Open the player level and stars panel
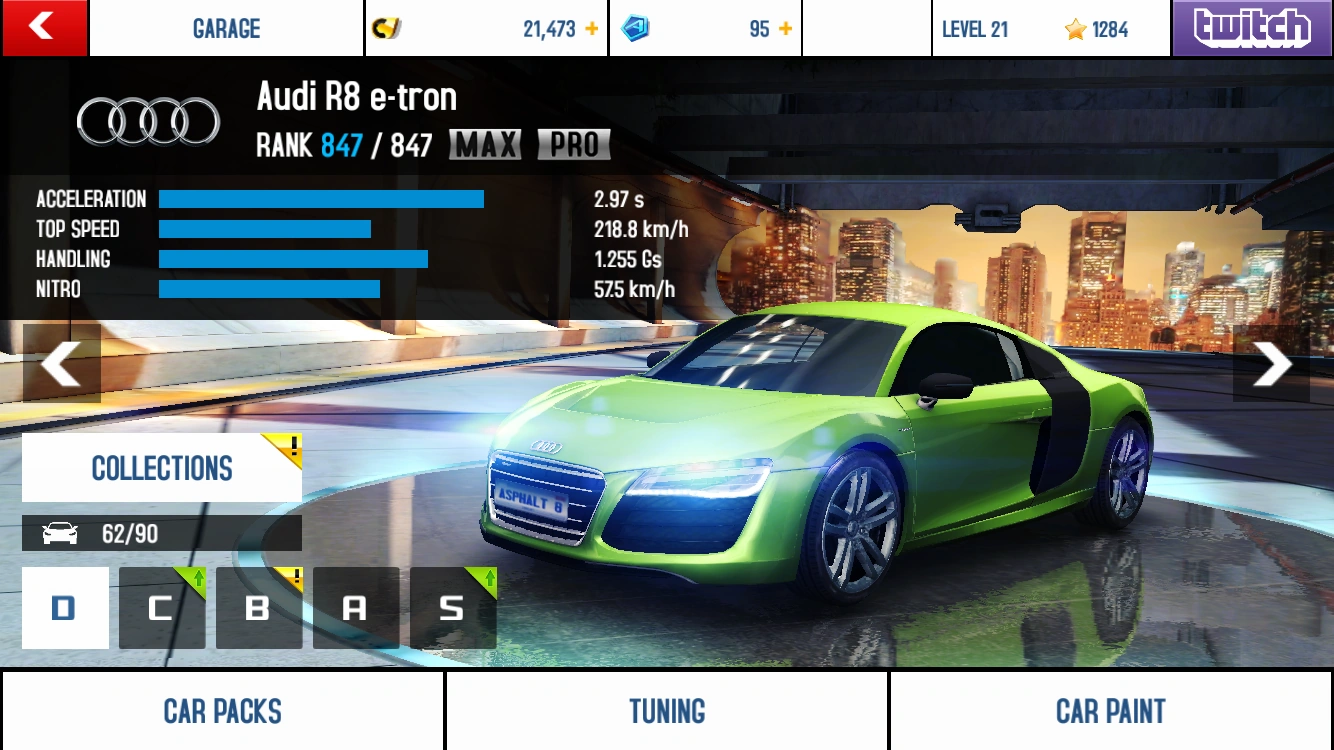The width and height of the screenshot is (1334, 750). (x=1050, y=29)
